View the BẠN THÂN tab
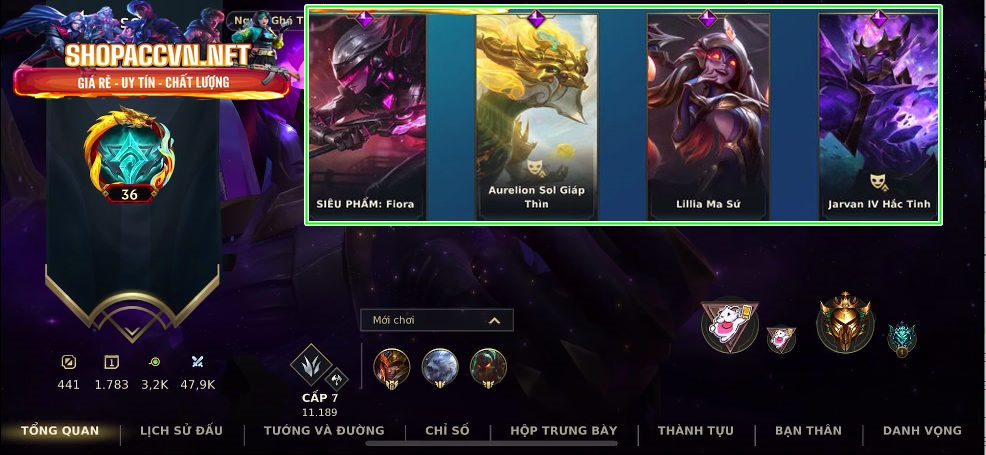986x455 pixels. tap(808, 431)
